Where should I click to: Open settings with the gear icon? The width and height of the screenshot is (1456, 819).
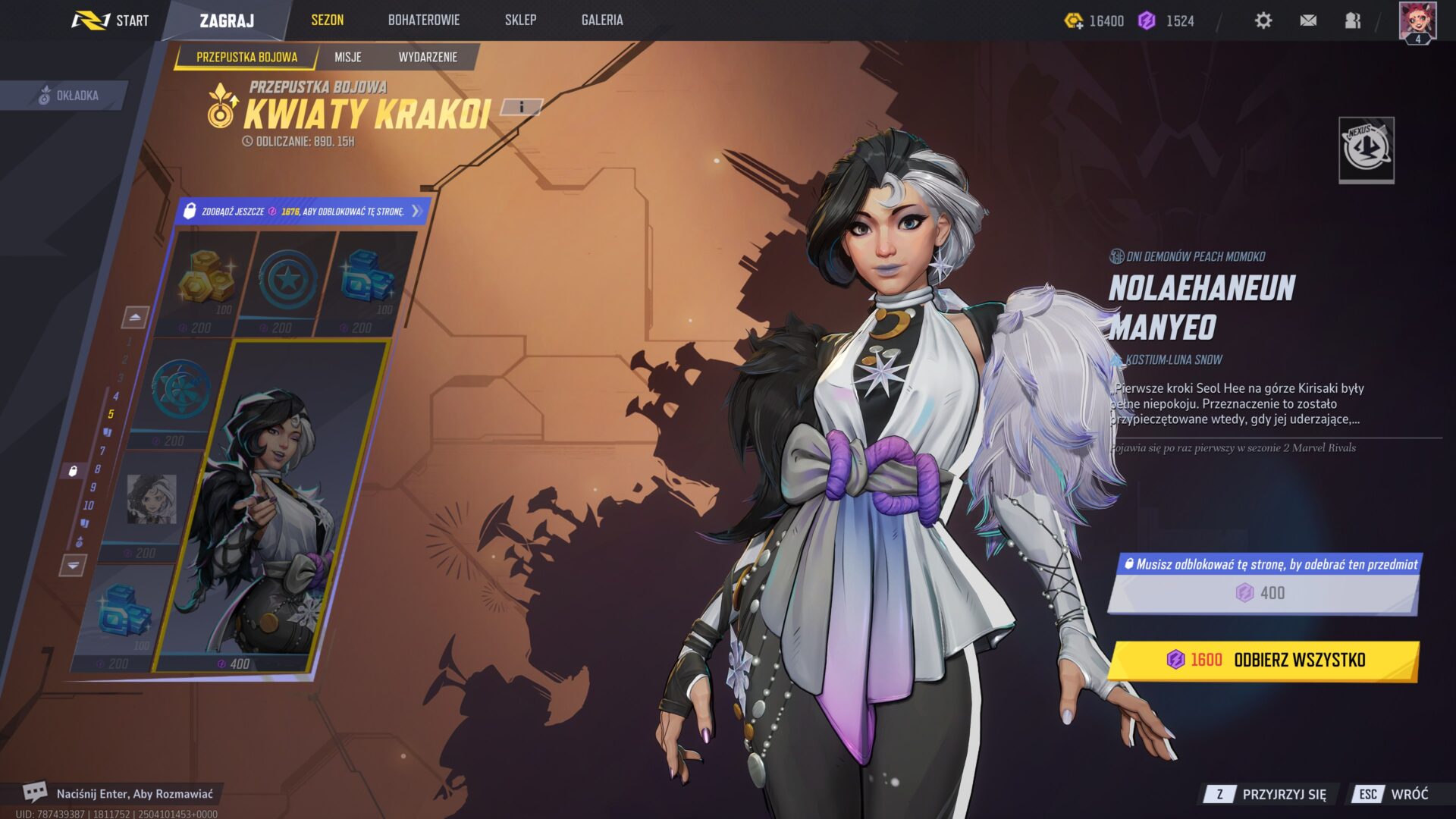pyautogui.click(x=1263, y=20)
